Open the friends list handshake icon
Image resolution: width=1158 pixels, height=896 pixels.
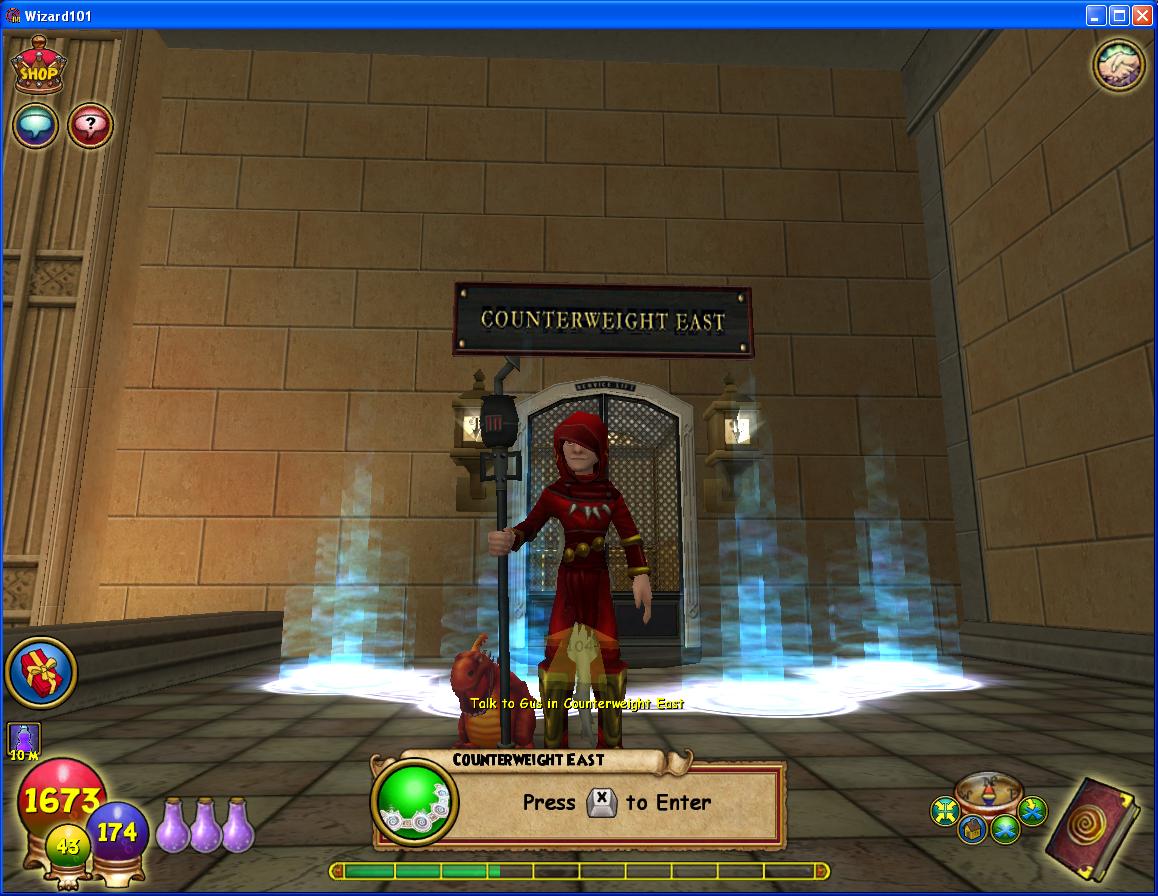[x=1118, y=65]
